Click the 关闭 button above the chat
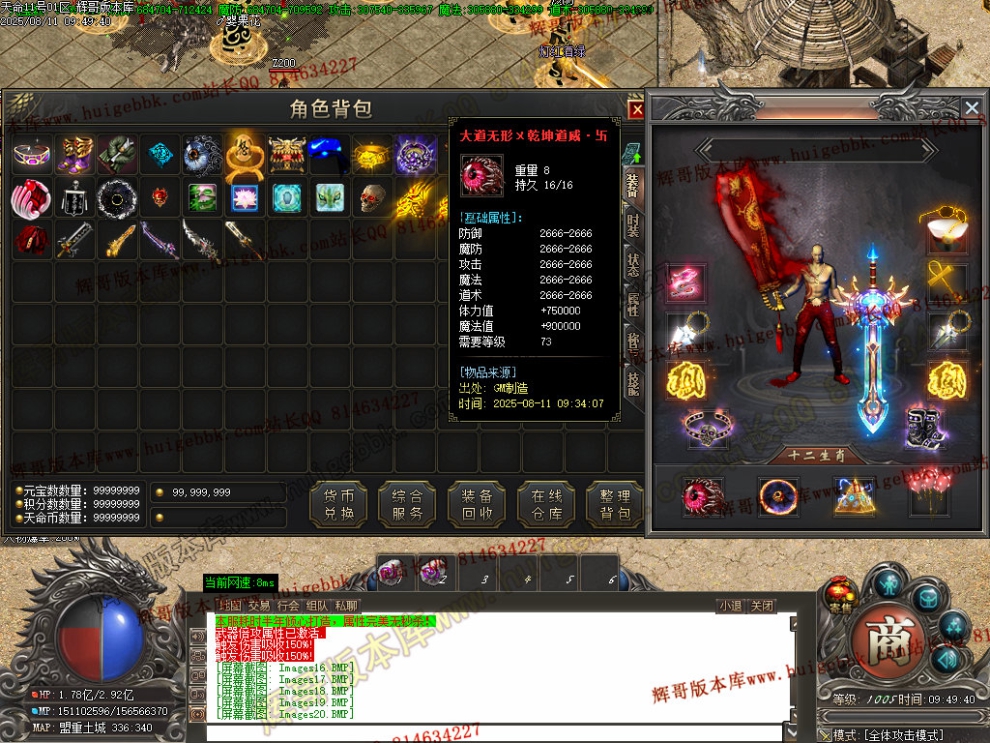Viewport: 990px width, 743px height. (x=762, y=606)
